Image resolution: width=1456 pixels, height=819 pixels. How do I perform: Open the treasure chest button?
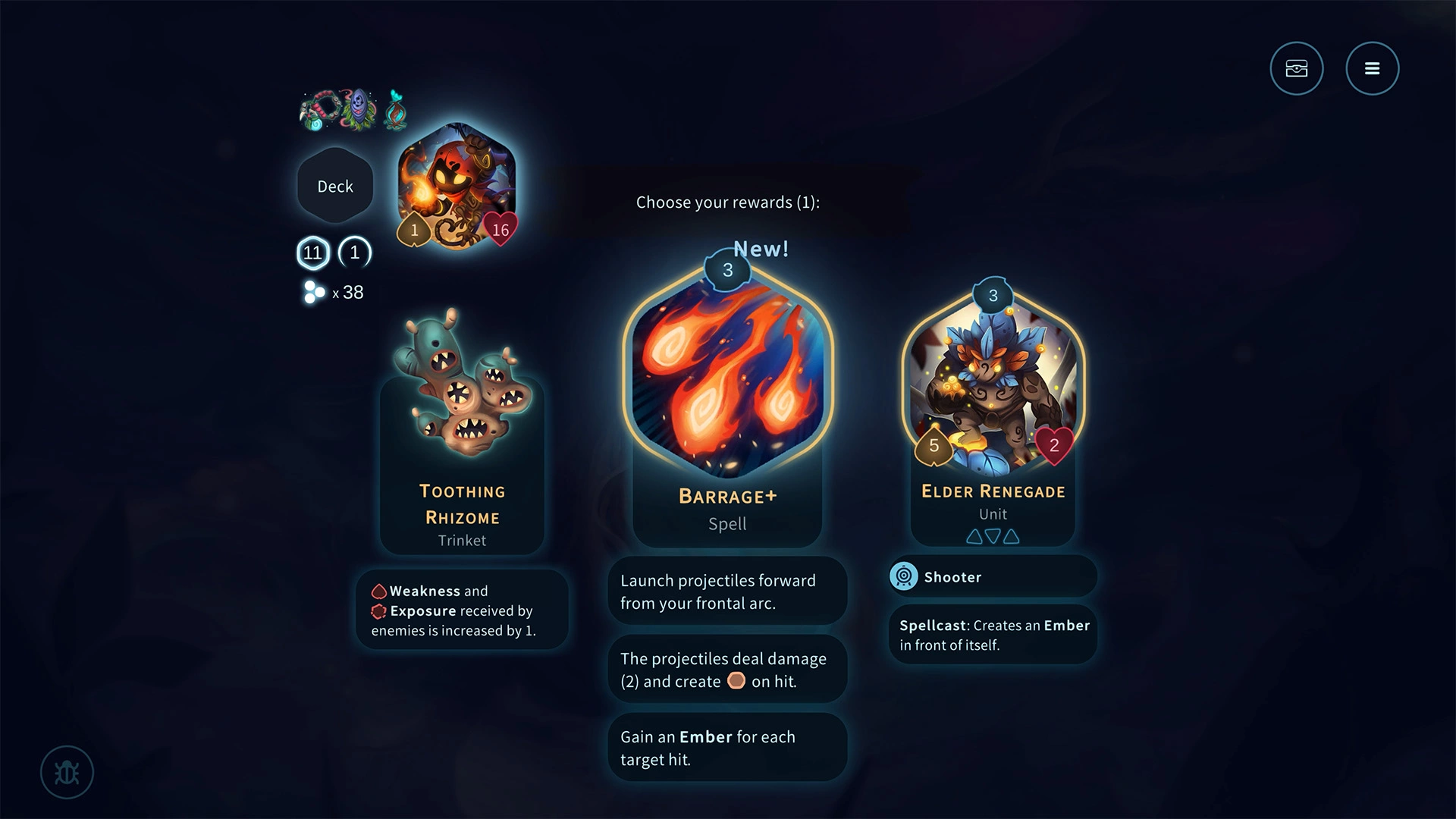pyautogui.click(x=1297, y=68)
